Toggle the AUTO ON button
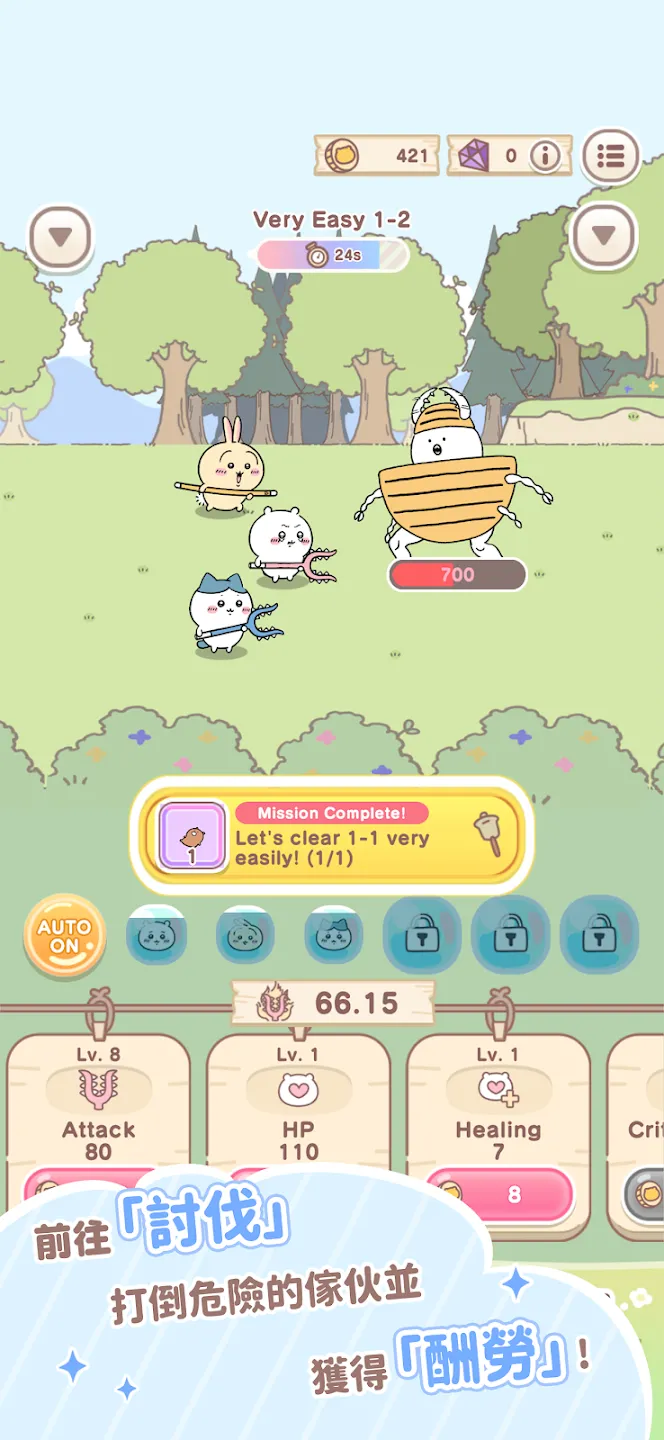The height and width of the screenshot is (1440, 664). pos(64,936)
